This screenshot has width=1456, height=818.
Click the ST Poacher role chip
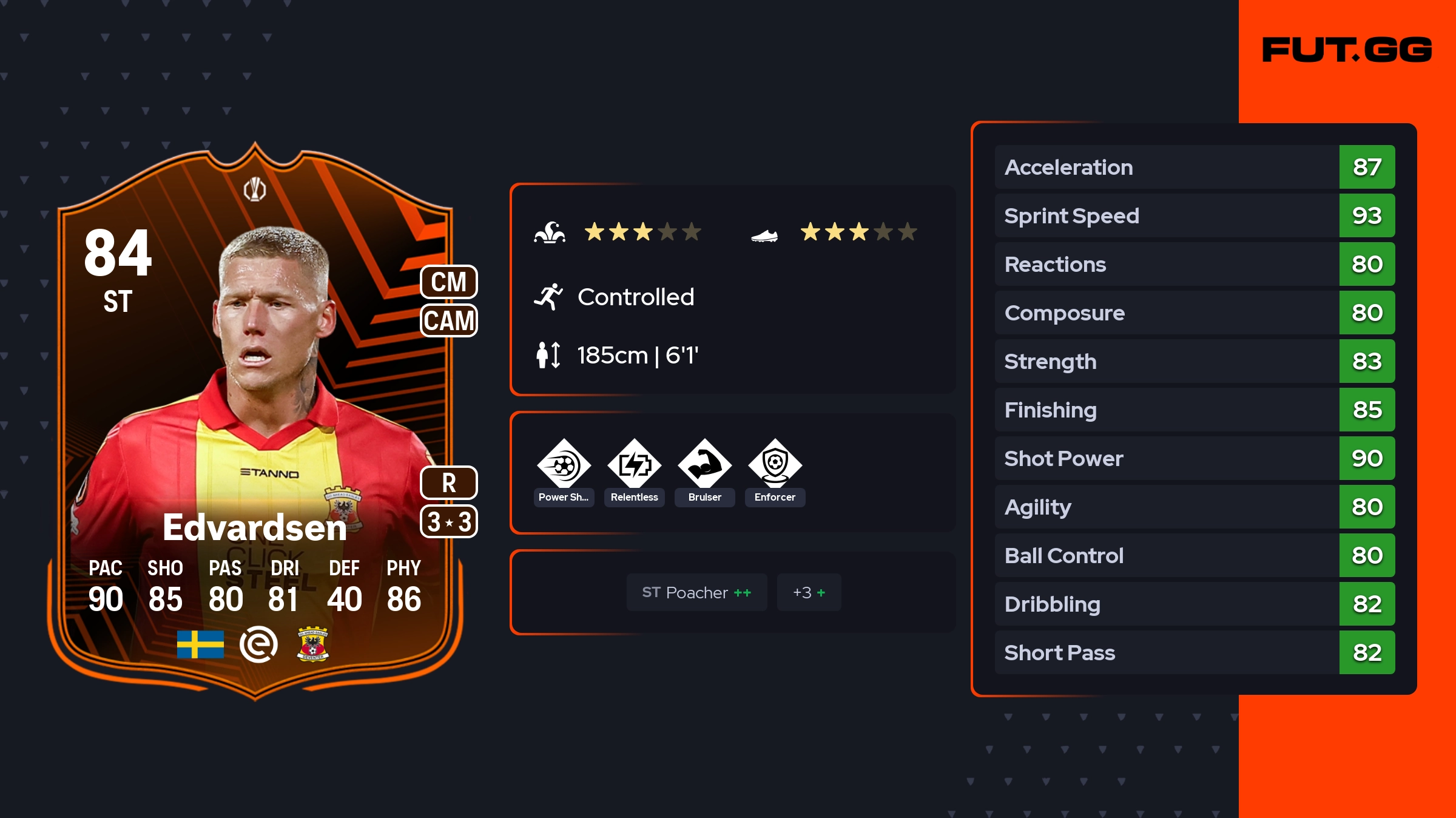click(696, 592)
